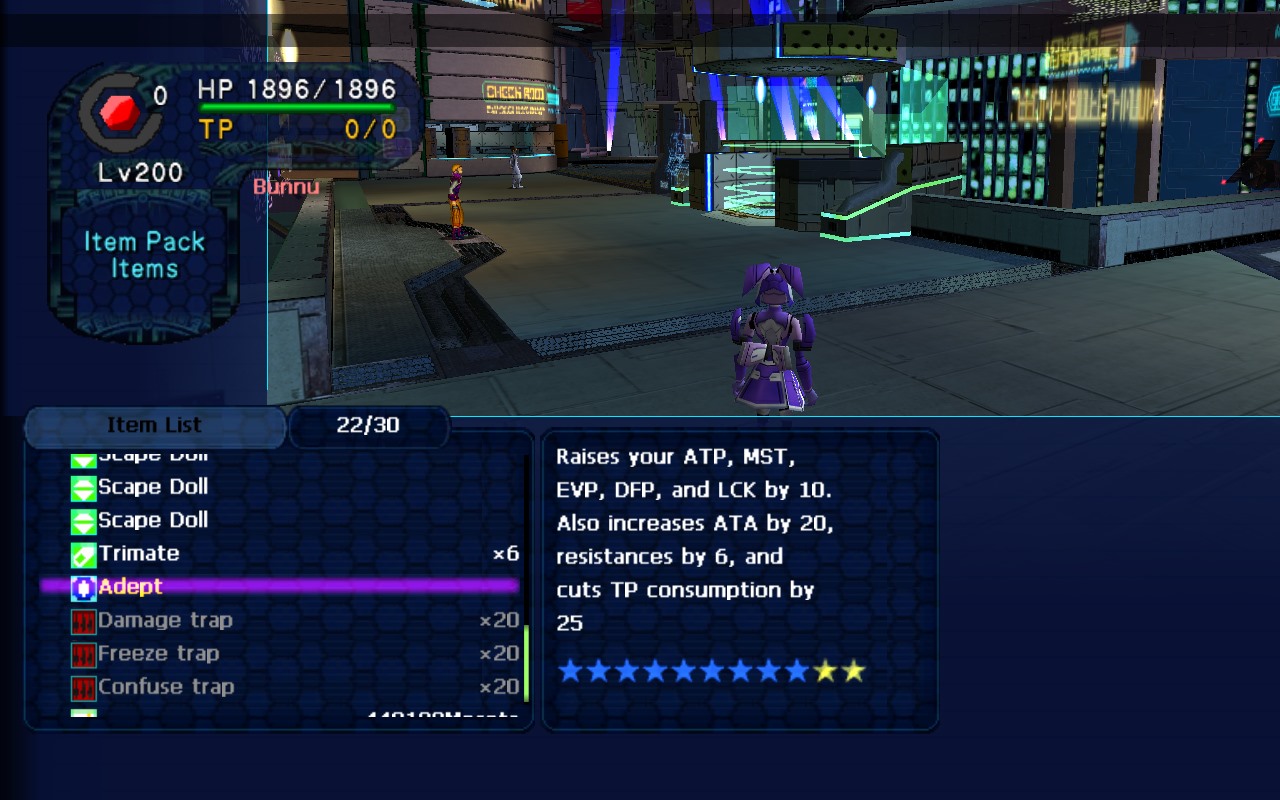1280x800 pixels.
Task: Choose the highlighted Adept item
Action: (x=130, y=587)
